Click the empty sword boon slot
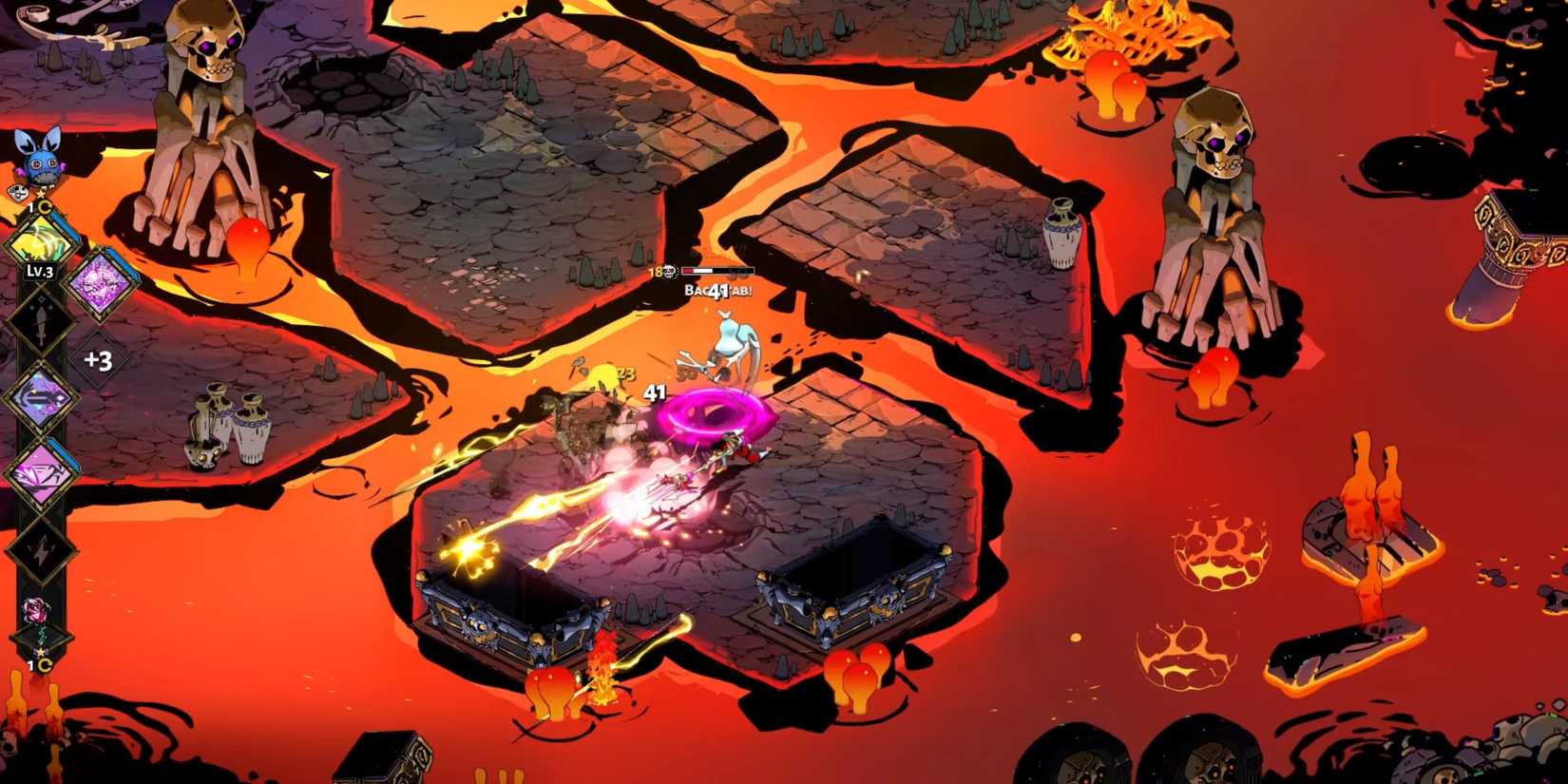Image resolution: width=1568 pixels, height=784 pixels. (x=41, y=321)
